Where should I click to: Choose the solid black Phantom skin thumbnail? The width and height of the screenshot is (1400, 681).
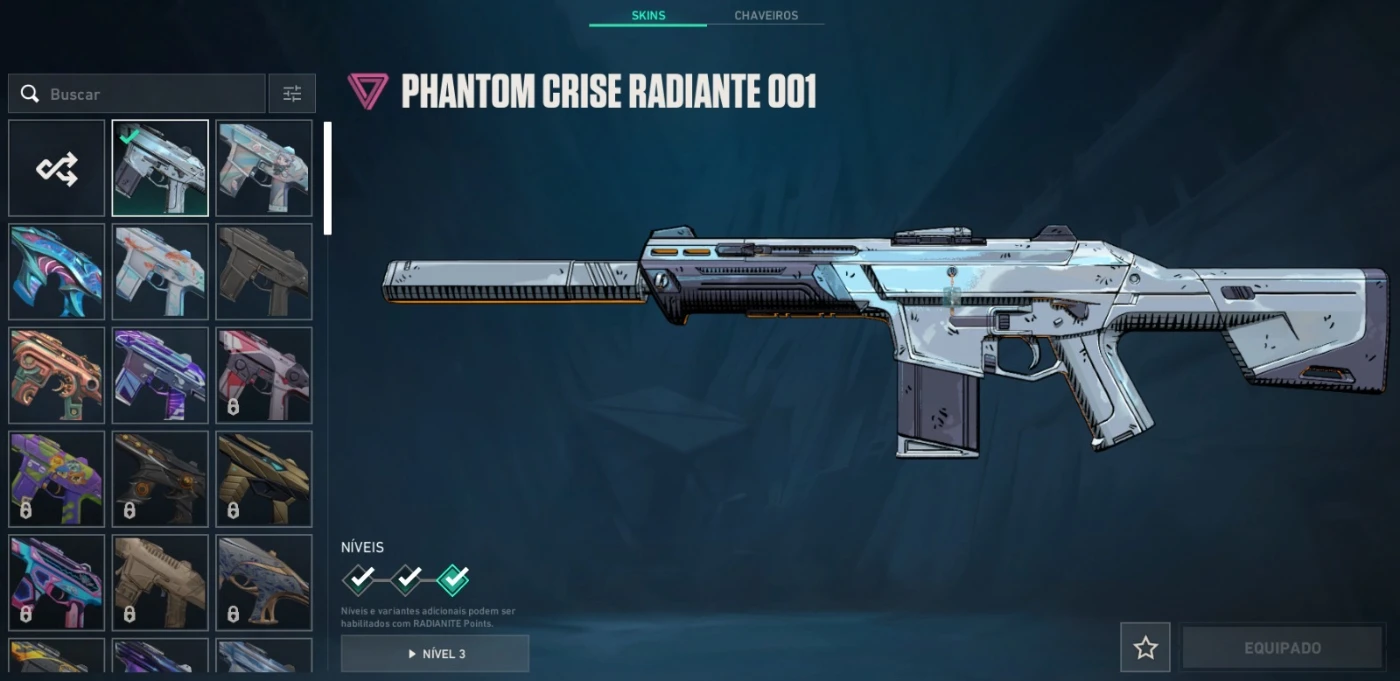(264, 272)
